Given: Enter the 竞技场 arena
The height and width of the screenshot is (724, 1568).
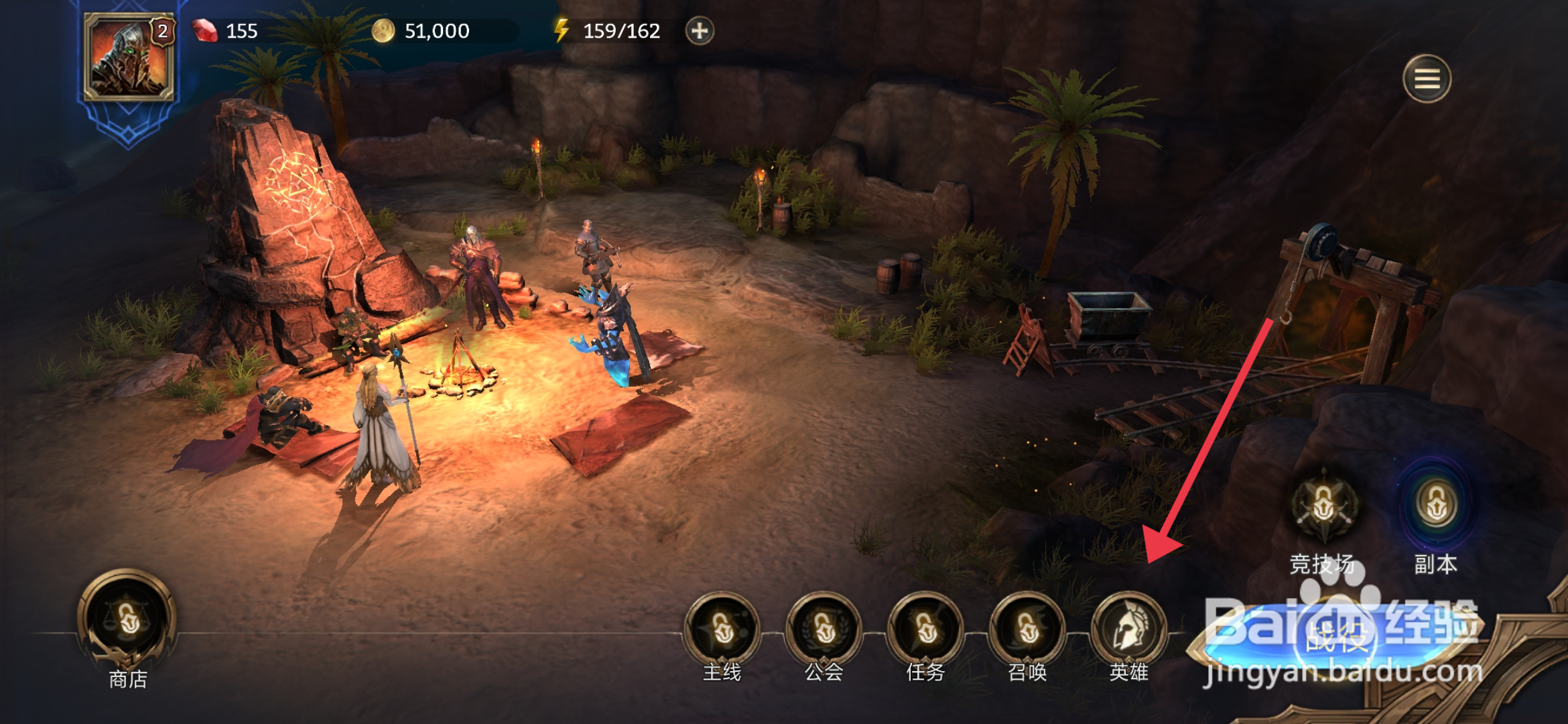Looking at the screenshot, I should pyautogui.click(x=1323, y=506).
